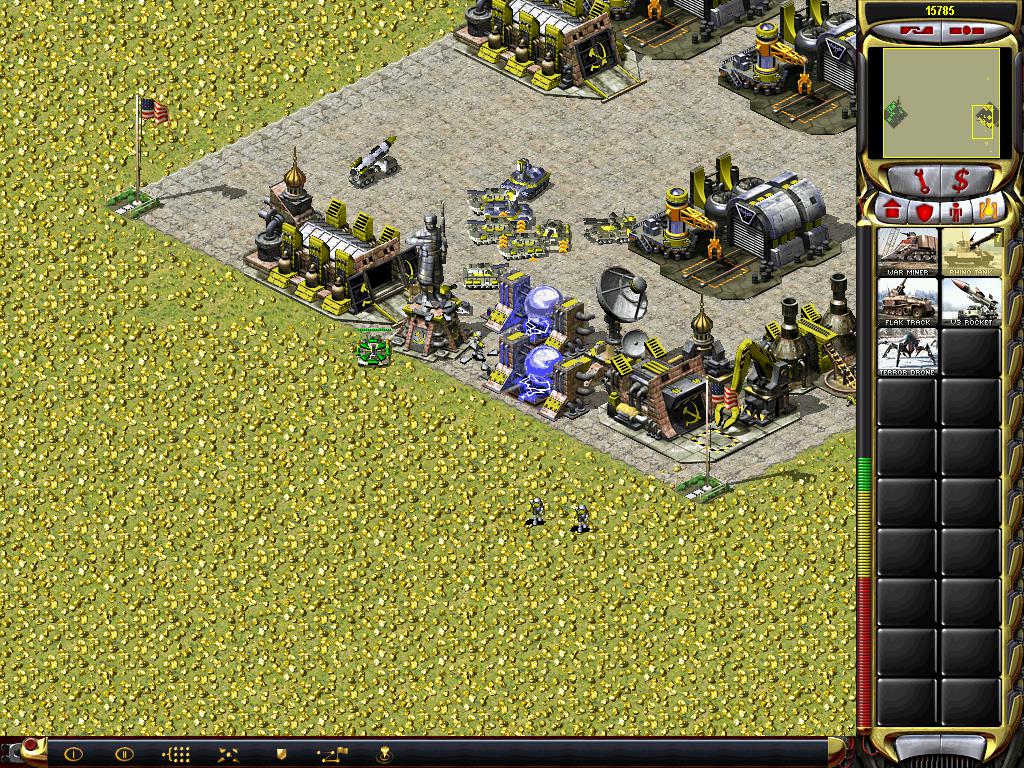Activate the Guard shield command
The image size is (1024, 768).
[x=281, y=754]
